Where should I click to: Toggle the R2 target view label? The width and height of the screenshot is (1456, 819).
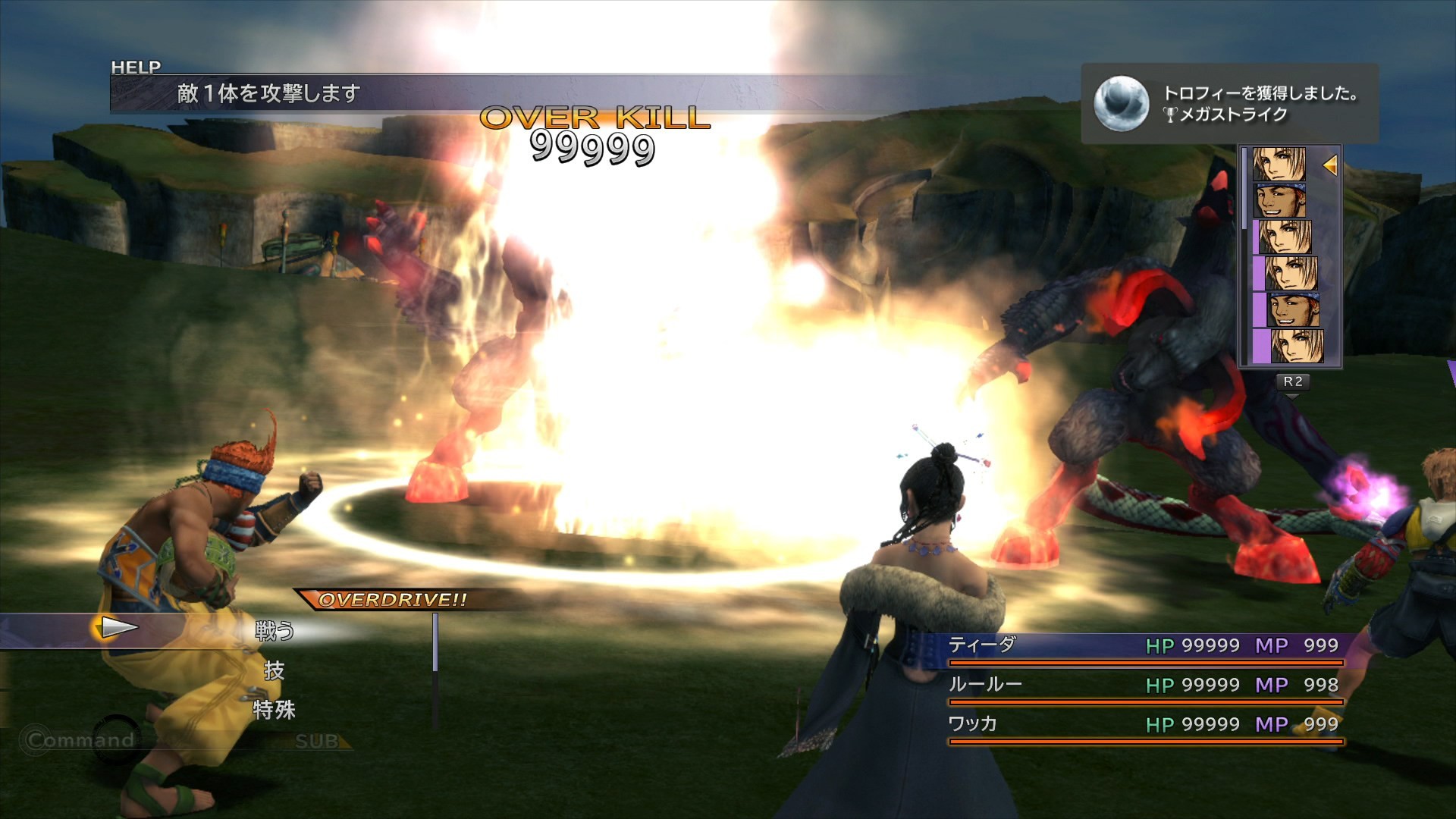(x=1293, y=383)
